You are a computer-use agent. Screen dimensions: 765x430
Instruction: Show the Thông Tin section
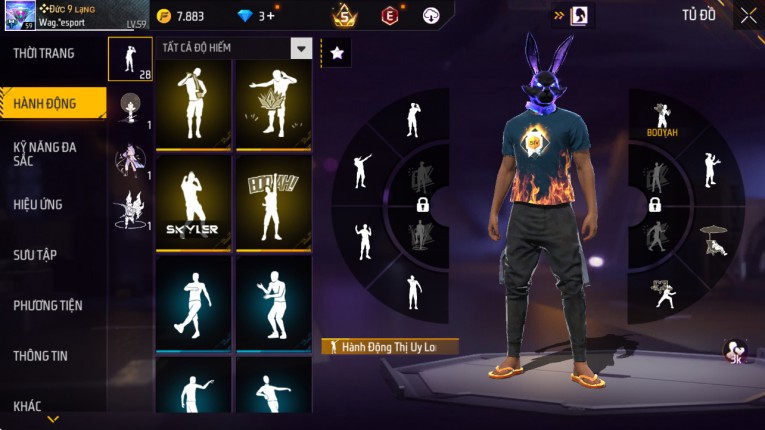point(42,355)
